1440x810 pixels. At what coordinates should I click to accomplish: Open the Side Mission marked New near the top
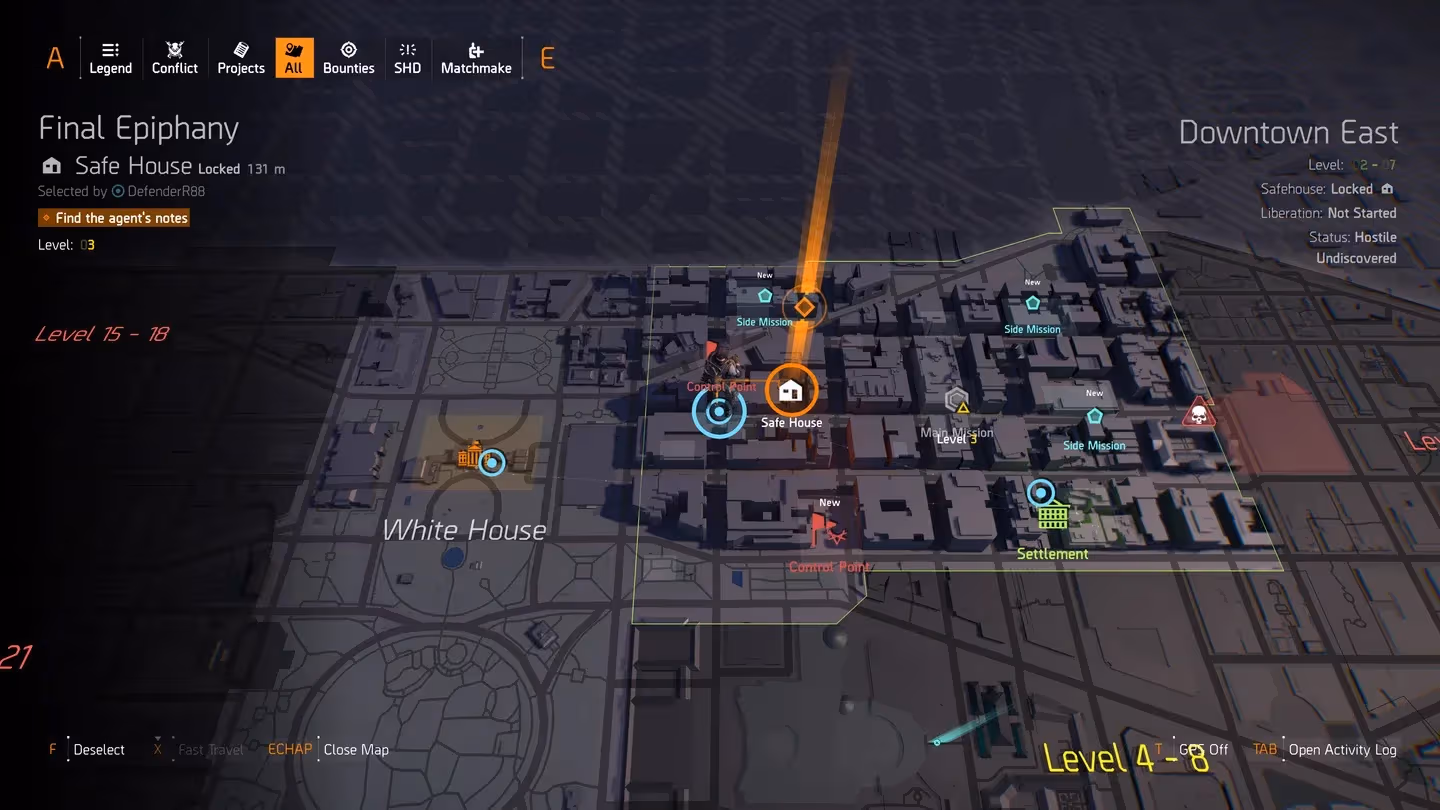point(764,296)
